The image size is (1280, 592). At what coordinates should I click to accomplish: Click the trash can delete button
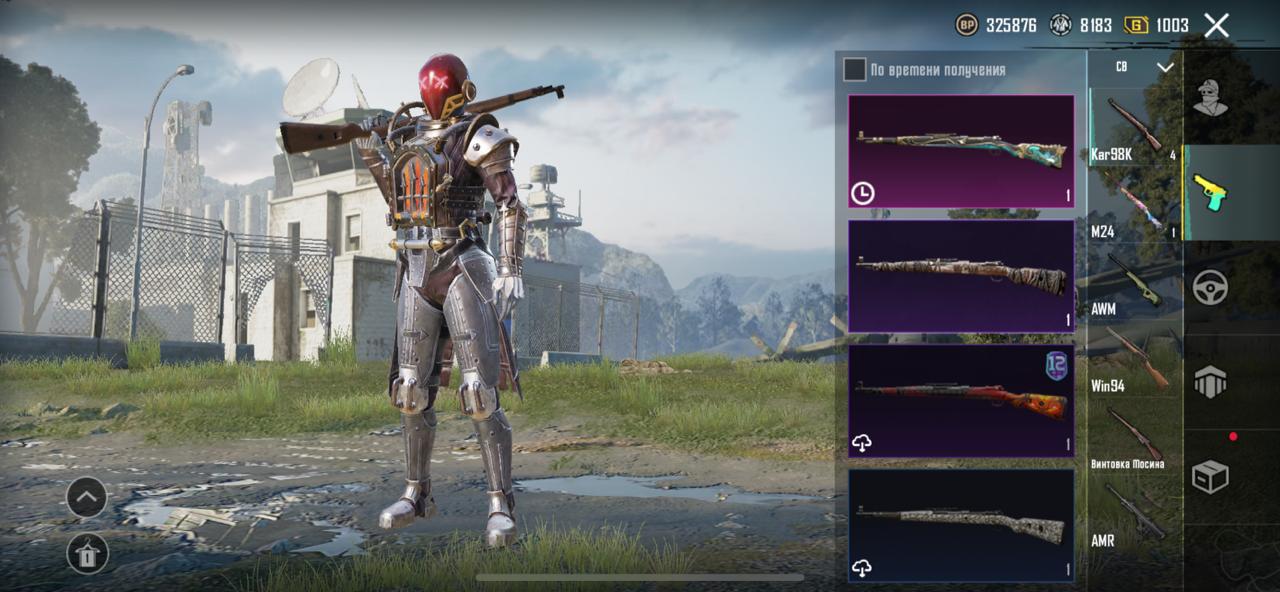tap(87, 552)
